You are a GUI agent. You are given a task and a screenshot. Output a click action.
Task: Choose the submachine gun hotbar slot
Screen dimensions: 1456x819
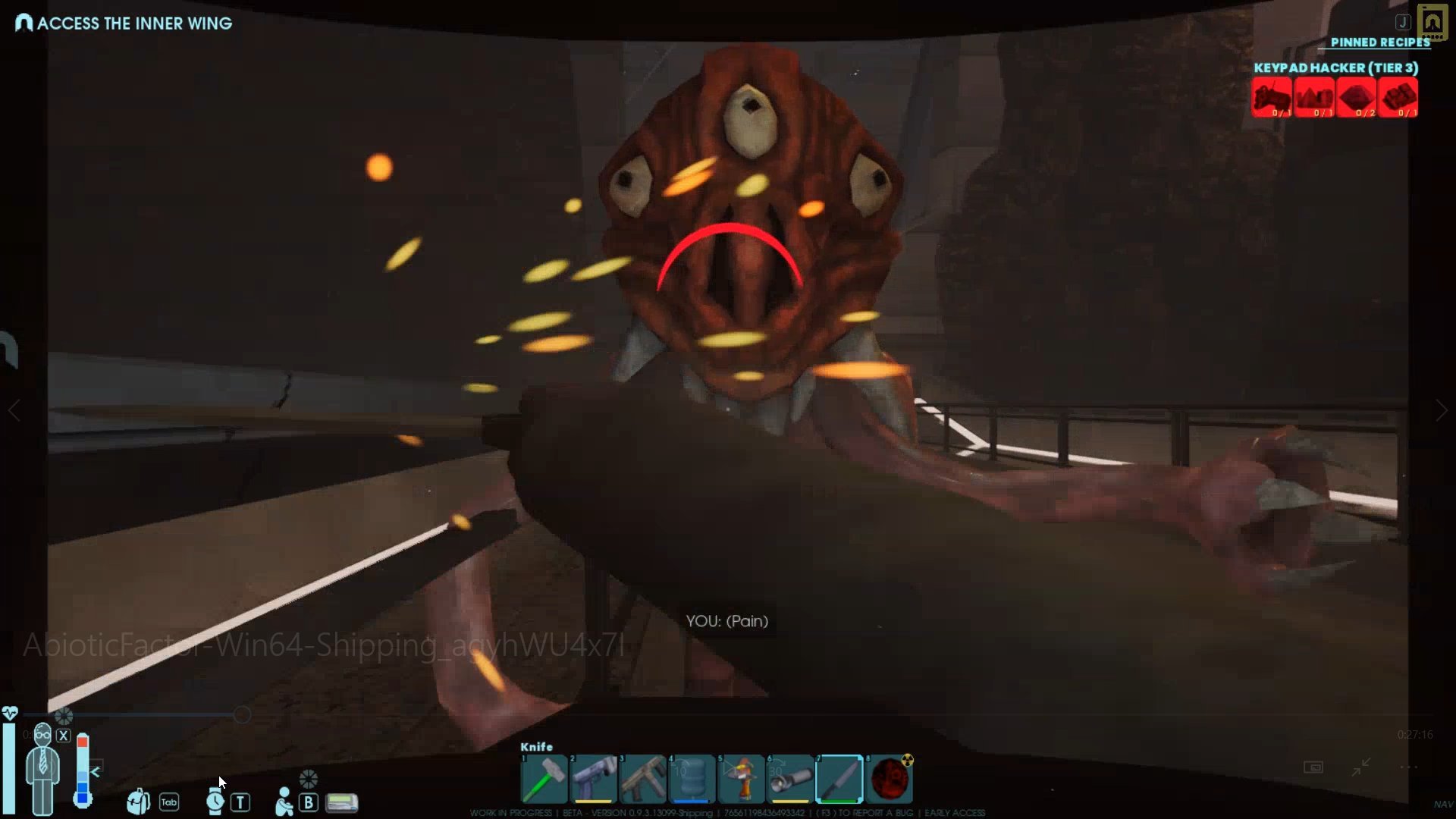(643, 779)
